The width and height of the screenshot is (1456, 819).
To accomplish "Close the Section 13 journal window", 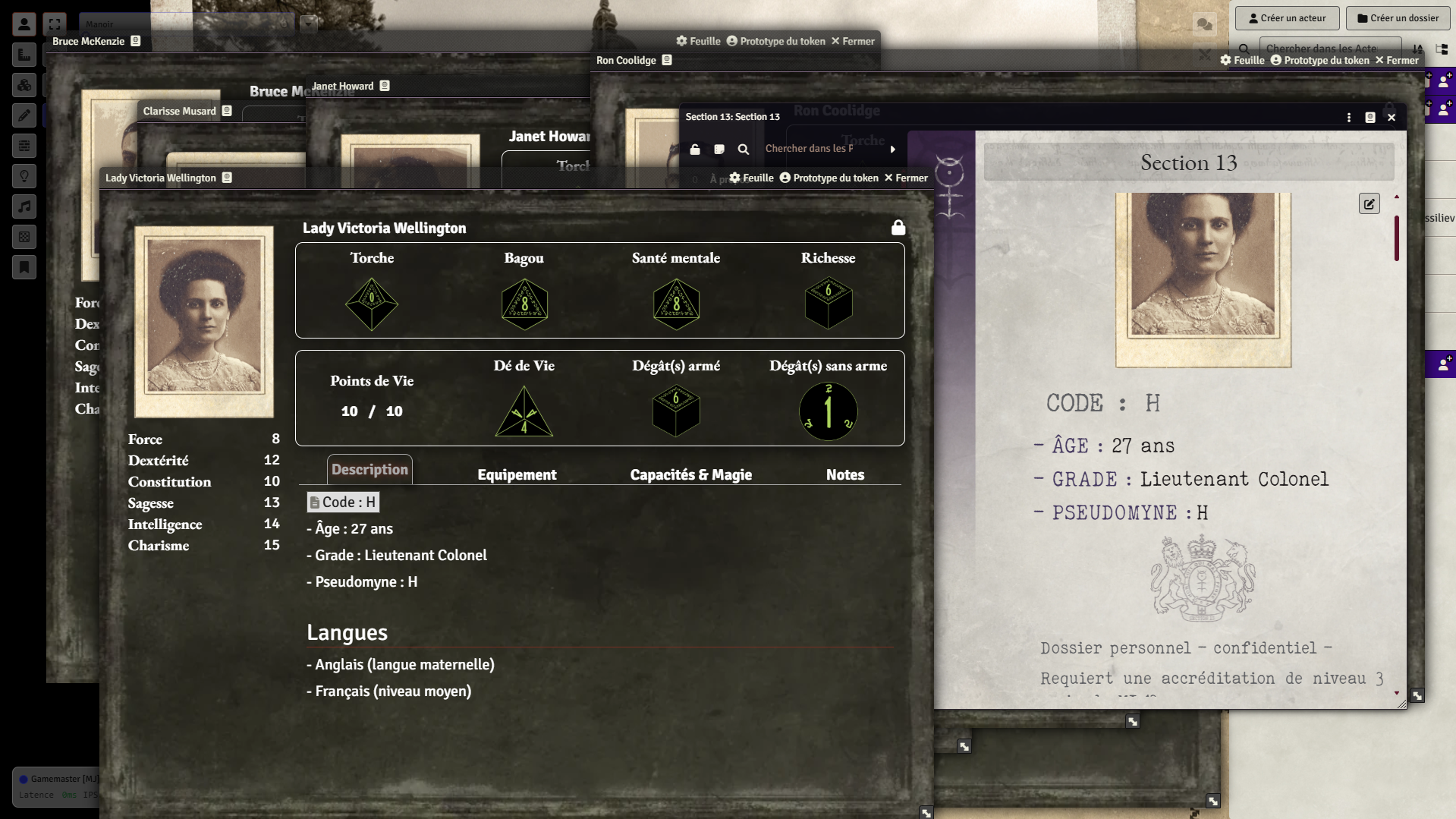I will click(x=1392, y=118).
